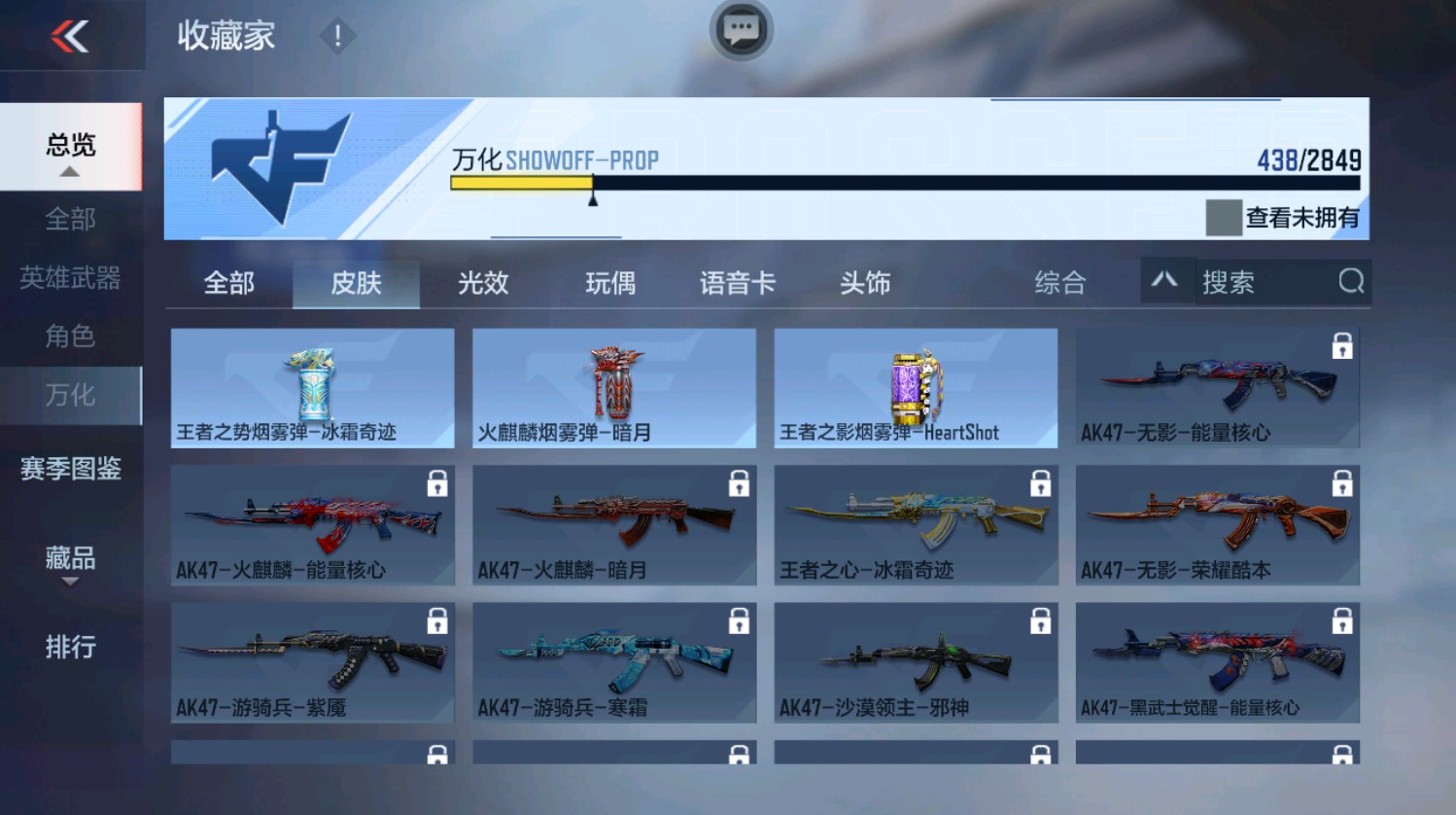The height and width of the screenshot is (815, 1456).
Task: Click the lock icon on AK47-火麒麟-暗月 card
Action: point(740,482)
